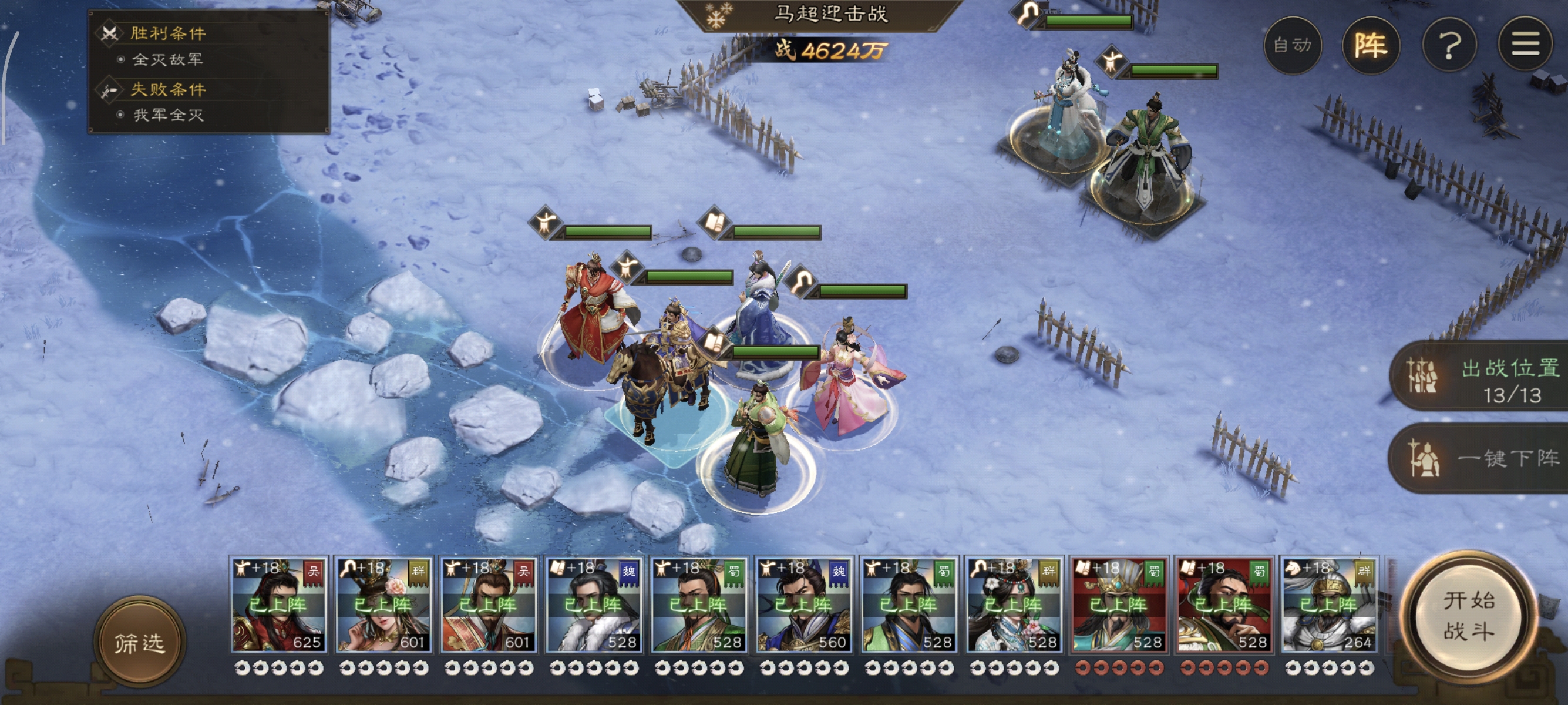Viewport: 1568px width, 705px height.
Task: Select the 魏 hero card with 560 power
Action: (x=804, y=605)
